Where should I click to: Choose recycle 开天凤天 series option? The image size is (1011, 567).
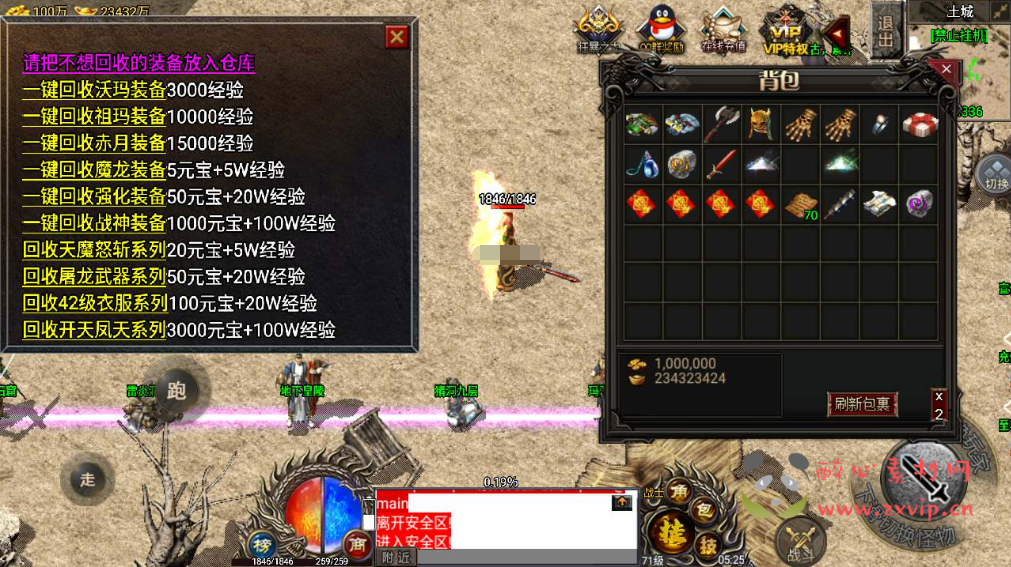point(94,330)
